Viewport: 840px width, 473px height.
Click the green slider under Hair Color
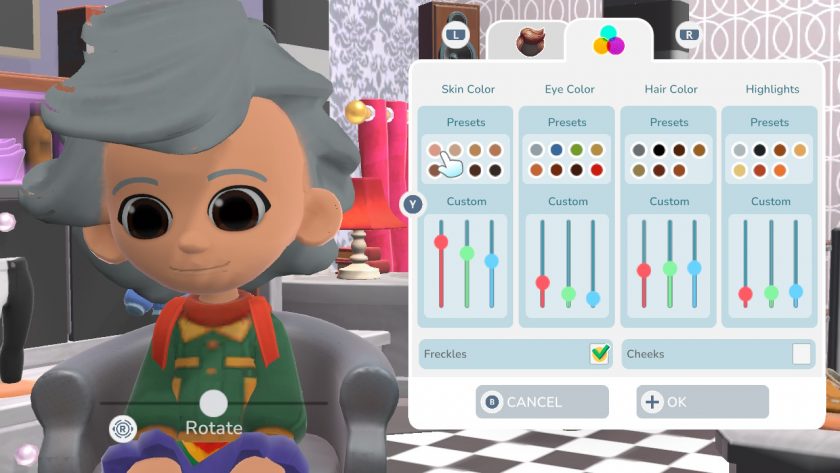click(669, 268)
